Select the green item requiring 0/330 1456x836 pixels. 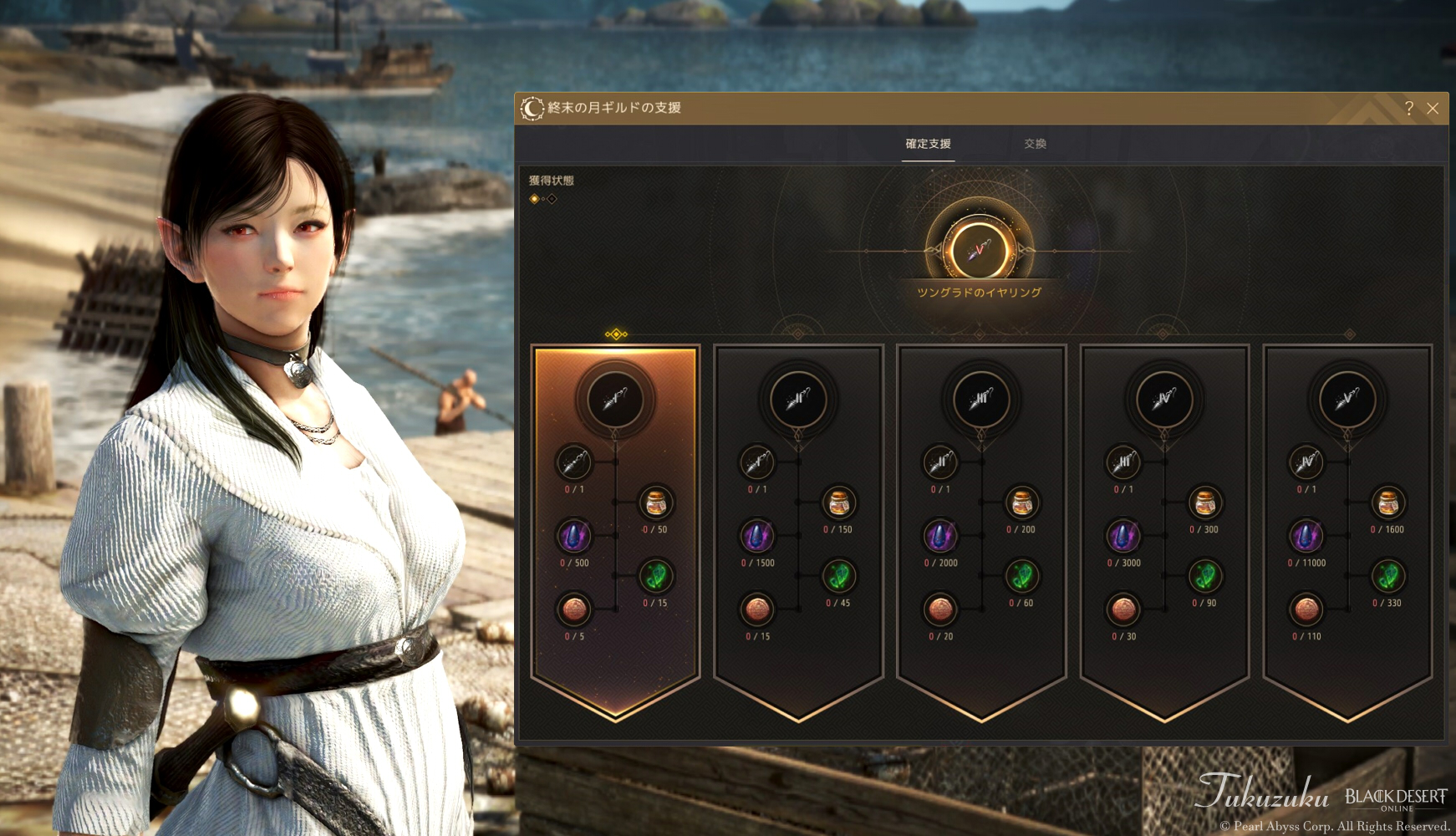(1388, 576)
